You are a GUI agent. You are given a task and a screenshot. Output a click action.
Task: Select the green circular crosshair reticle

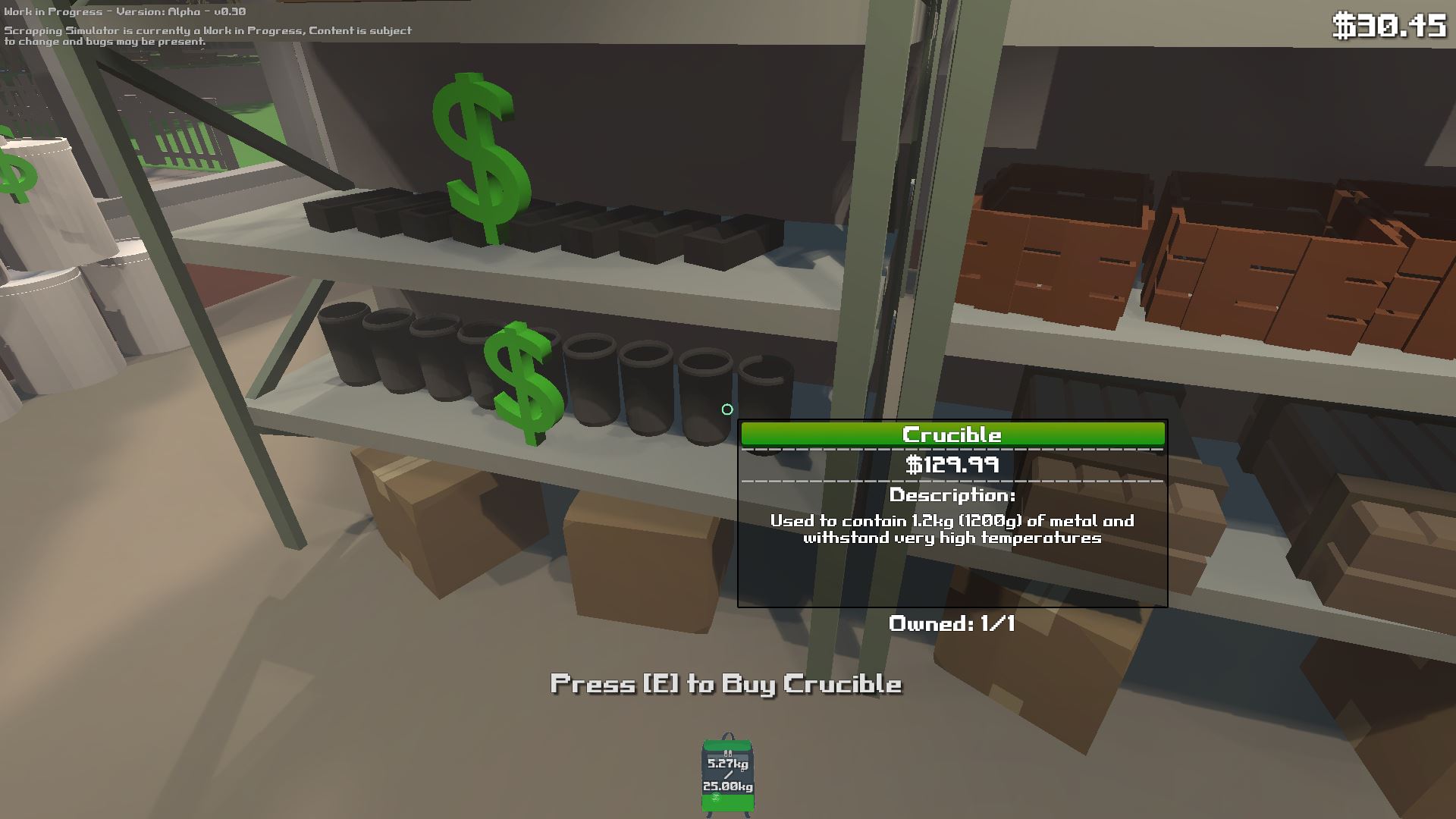tap(726, 408)
